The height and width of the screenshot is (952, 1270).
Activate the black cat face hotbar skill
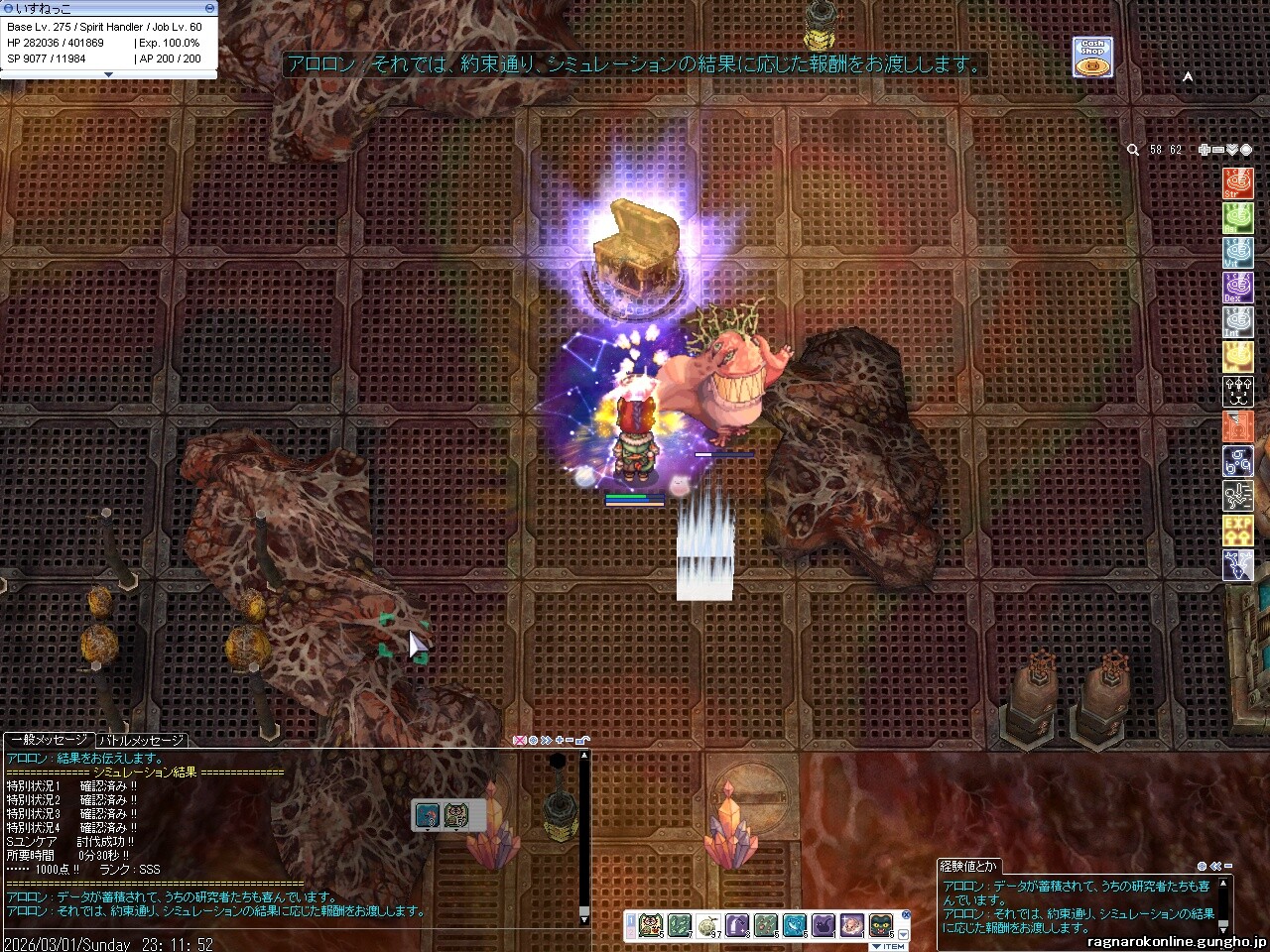[880, 926]
